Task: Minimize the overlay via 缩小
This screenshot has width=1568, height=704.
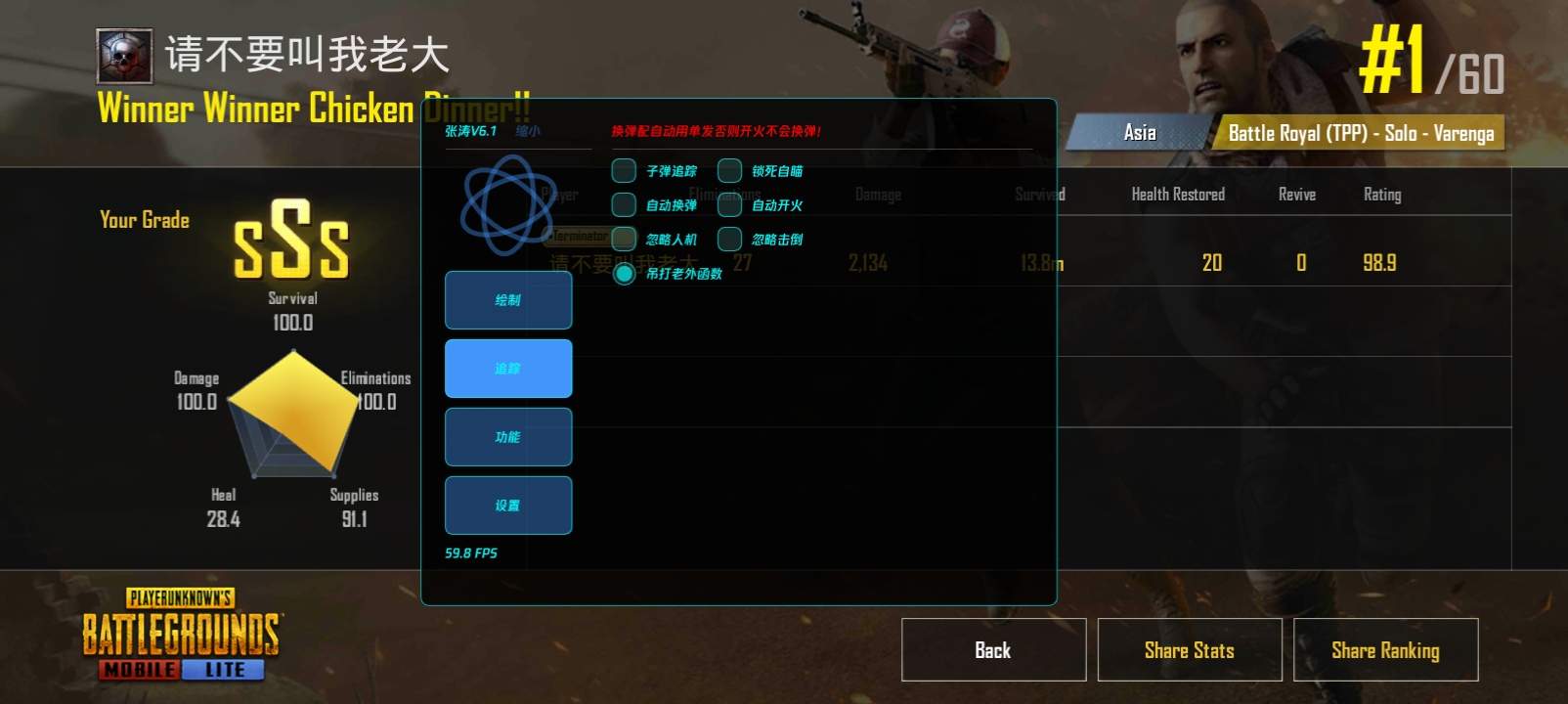Action: pyautogui.click(x=528, y=131)
